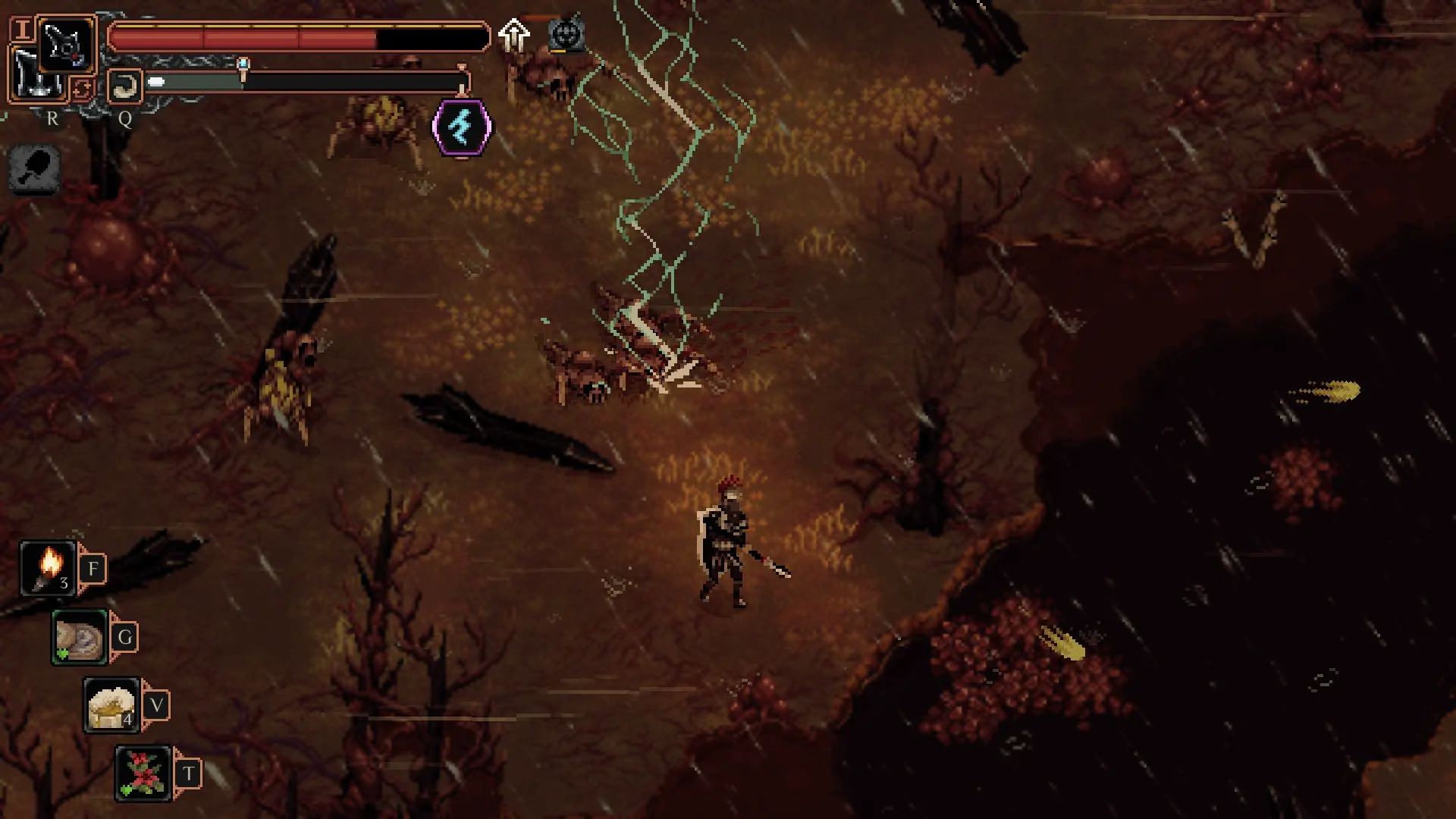
Task: Use the bandage item in slot G
Action: pyautogui.click(x=77, y=638)
